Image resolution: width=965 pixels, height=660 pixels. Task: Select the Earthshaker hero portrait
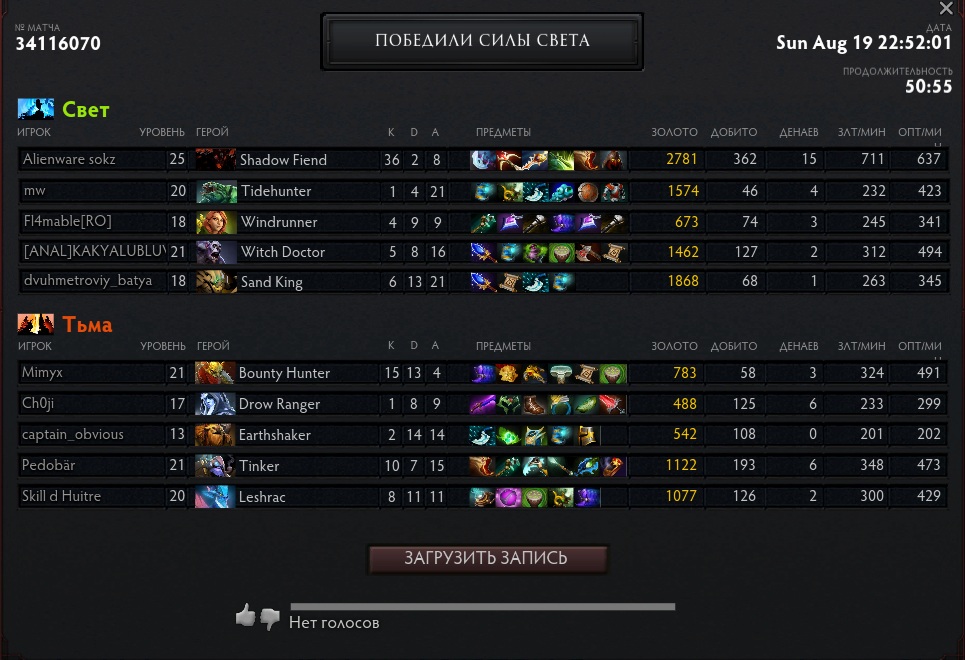coord(215,435)
